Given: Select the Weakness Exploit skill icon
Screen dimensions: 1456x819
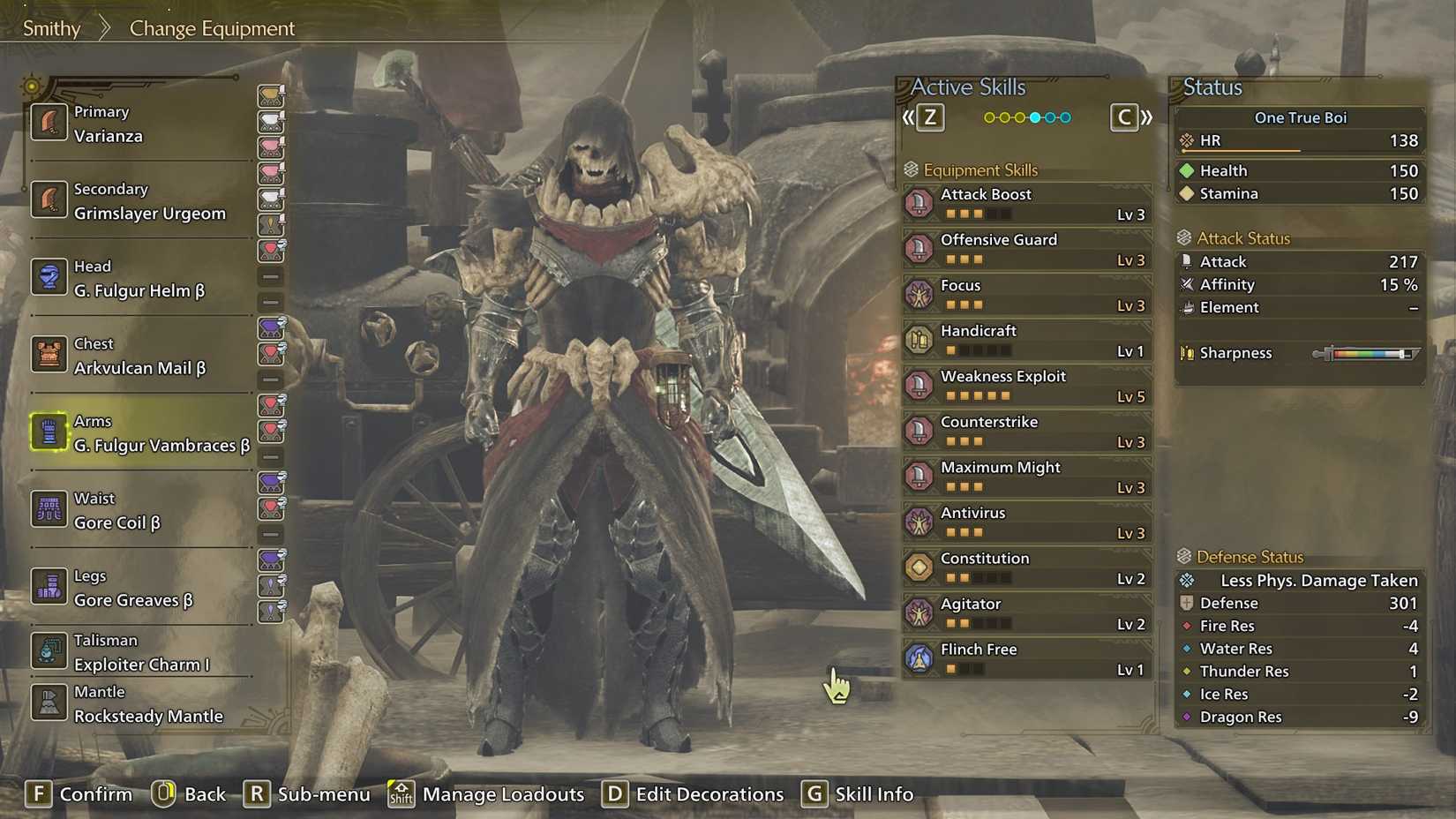Looking at the screenshot, I should 919,385.
